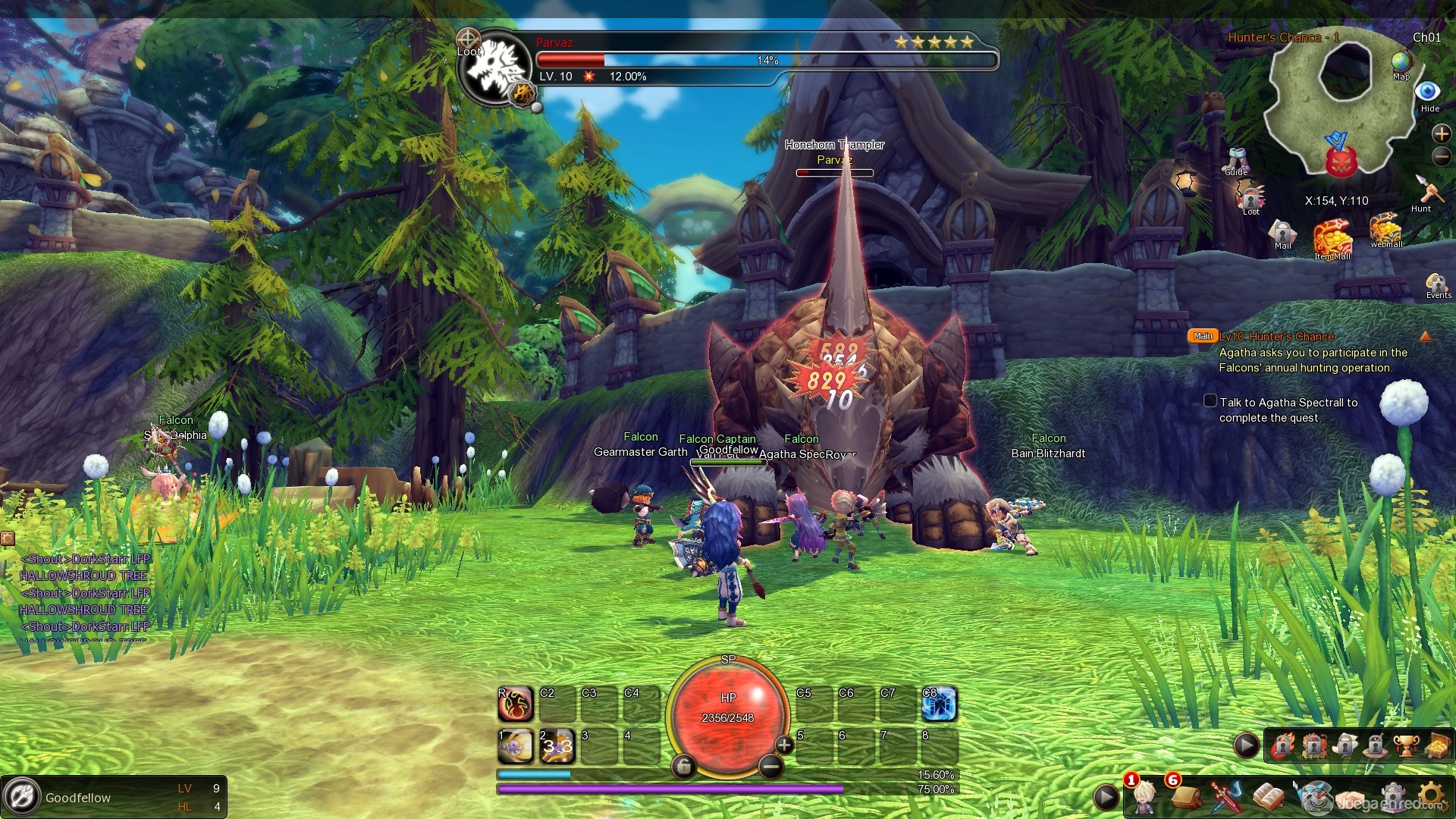
Task: Open the webmall blue chest
Action: tap(1385, 227)
